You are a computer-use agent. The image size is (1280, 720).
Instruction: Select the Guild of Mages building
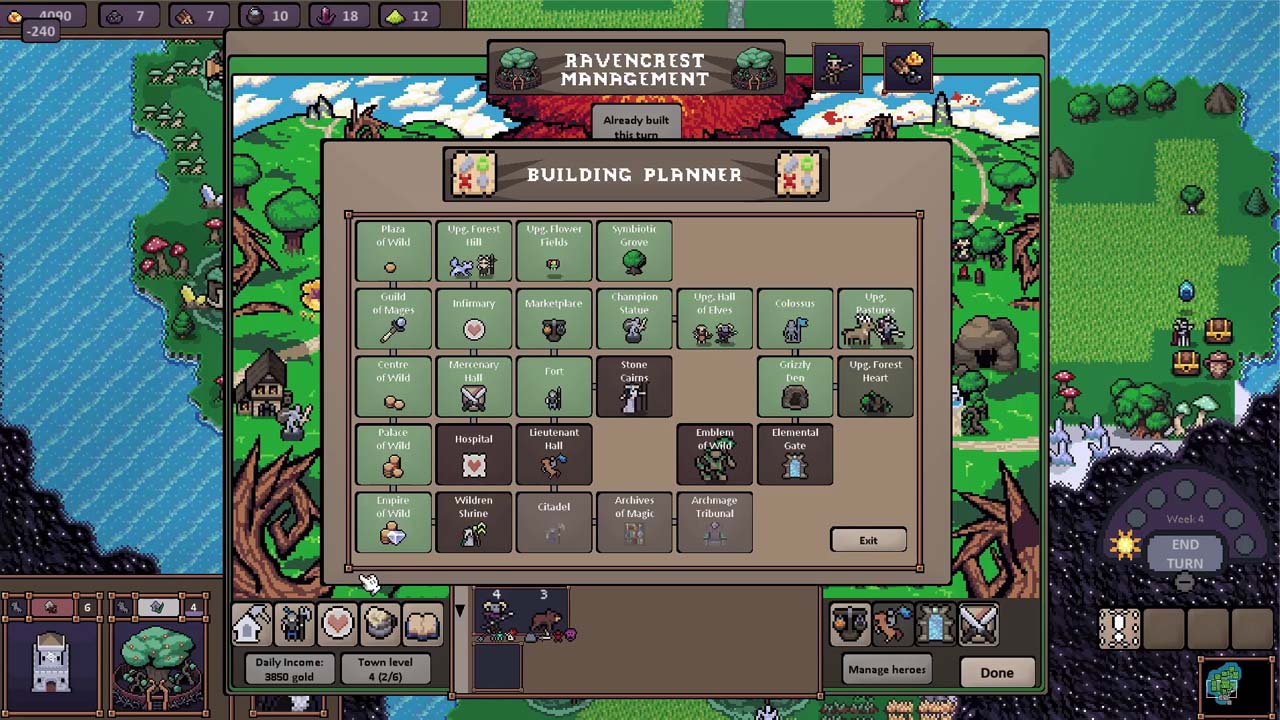(x=392, y=319)
